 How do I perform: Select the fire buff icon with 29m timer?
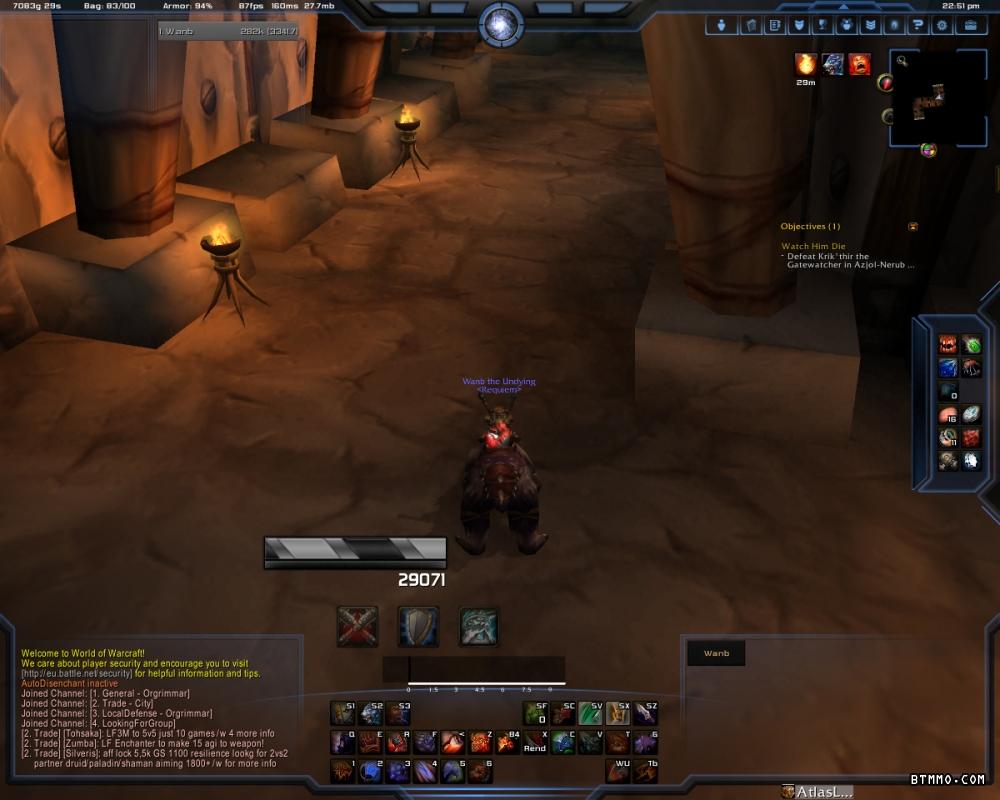click(x=805, y=65)
